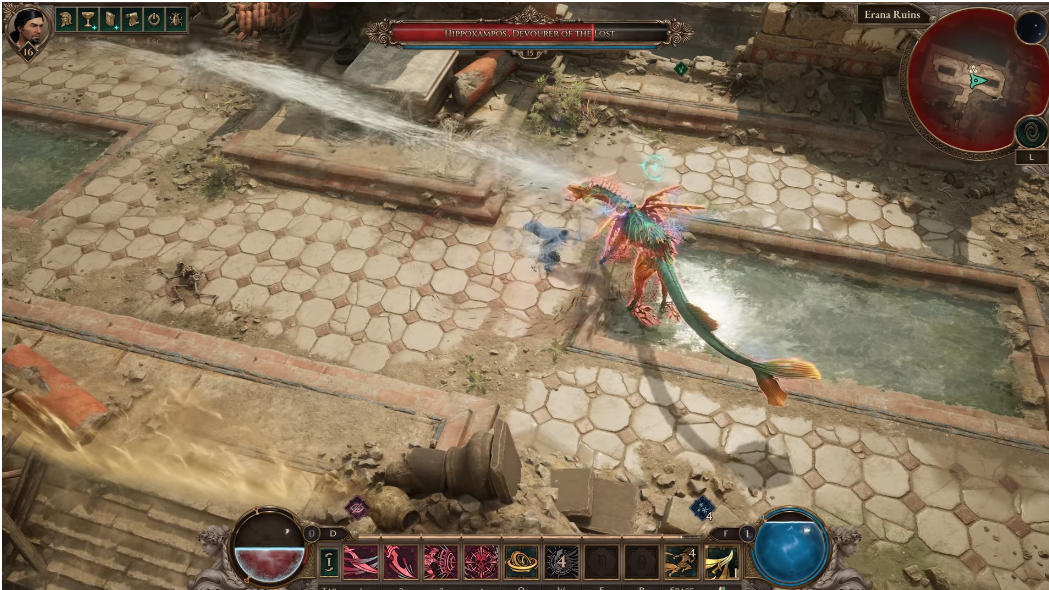The image size is (1049, 590).
Task: Click the beetle bug report icon
Action: click(x=177, y=19)
